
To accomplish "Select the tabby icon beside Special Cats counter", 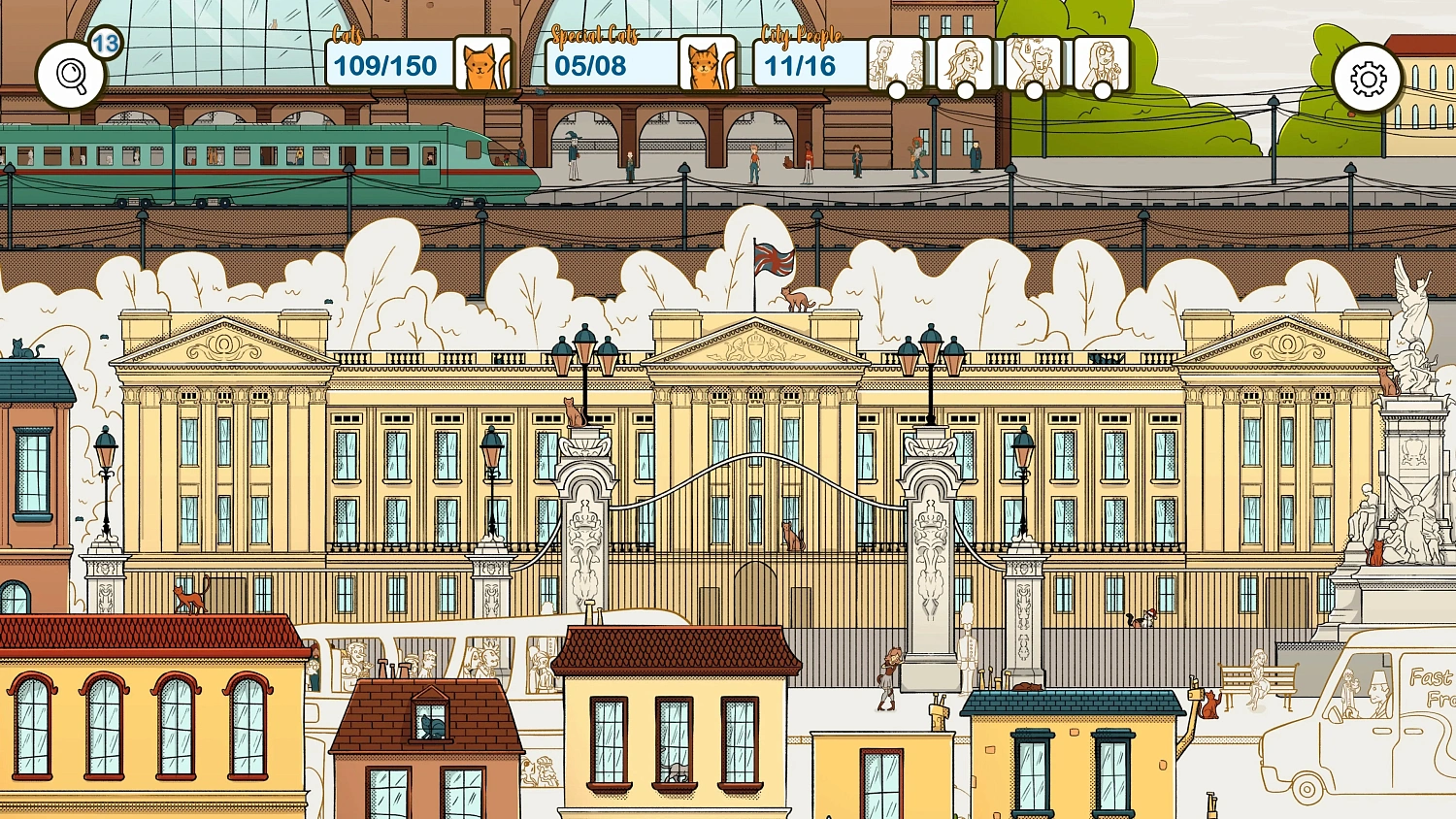I will [x=708, y=64].
